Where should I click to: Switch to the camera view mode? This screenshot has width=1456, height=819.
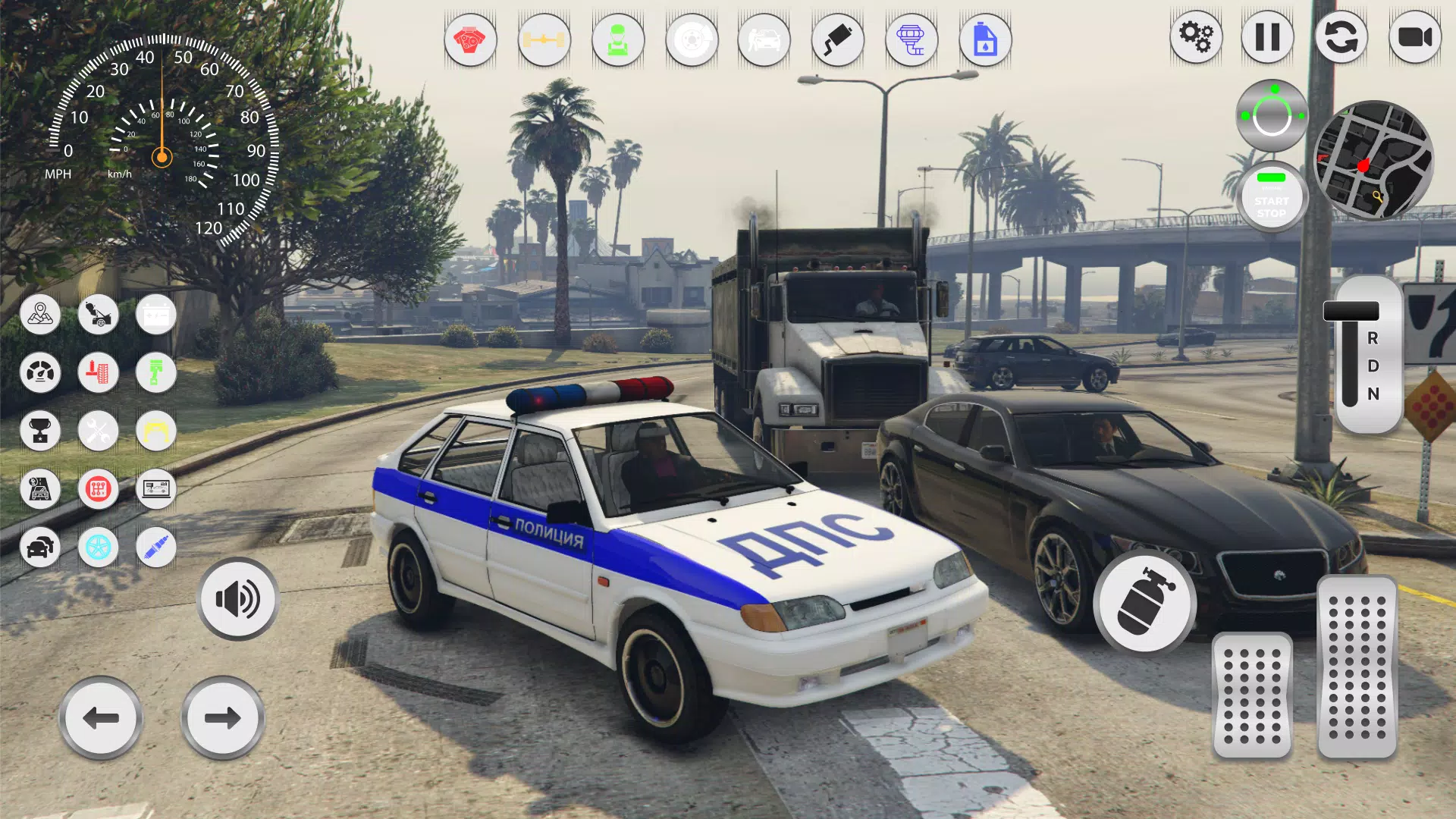pos(1414,36)
